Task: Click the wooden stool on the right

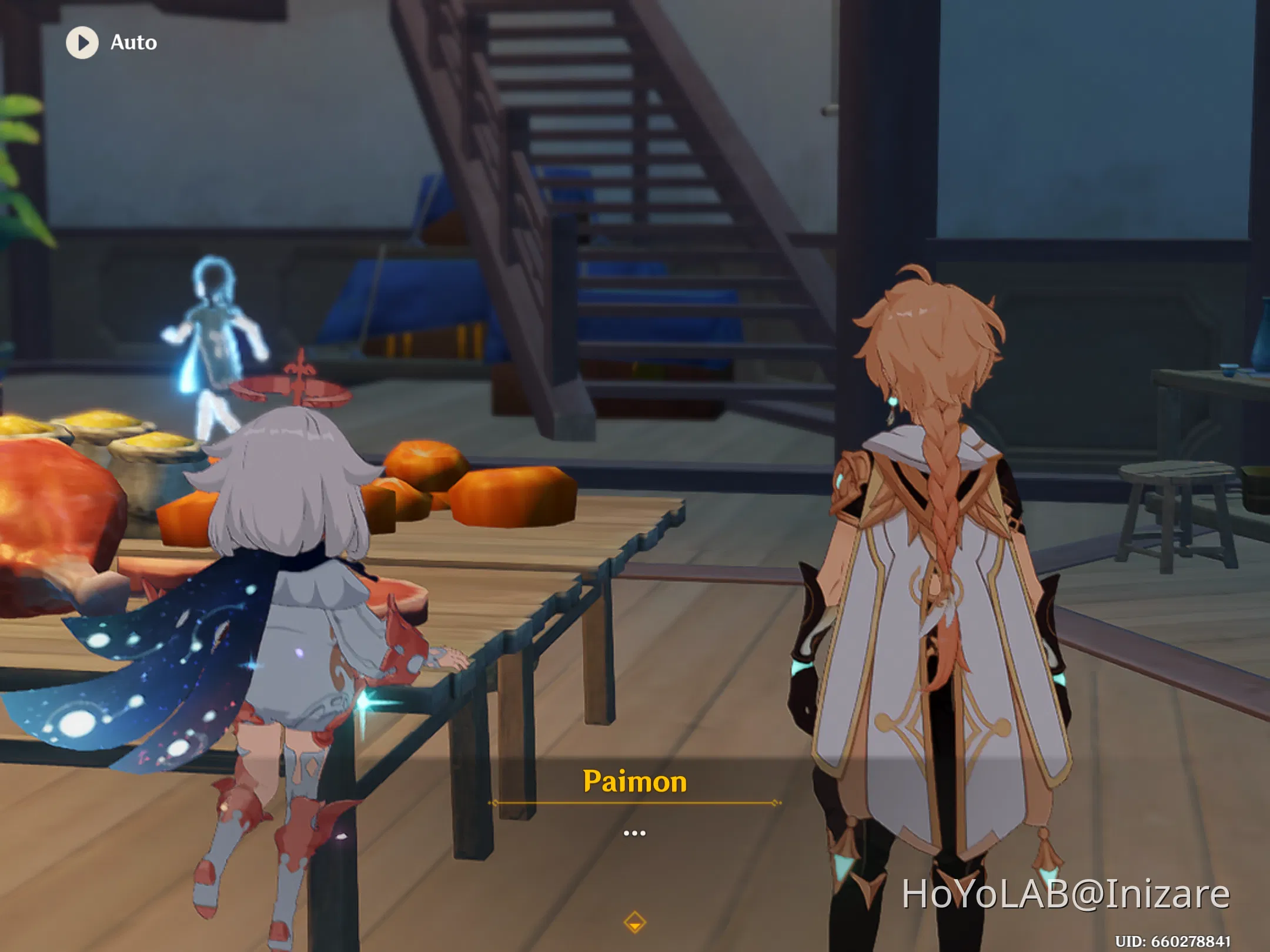Action: (1176, 488)
